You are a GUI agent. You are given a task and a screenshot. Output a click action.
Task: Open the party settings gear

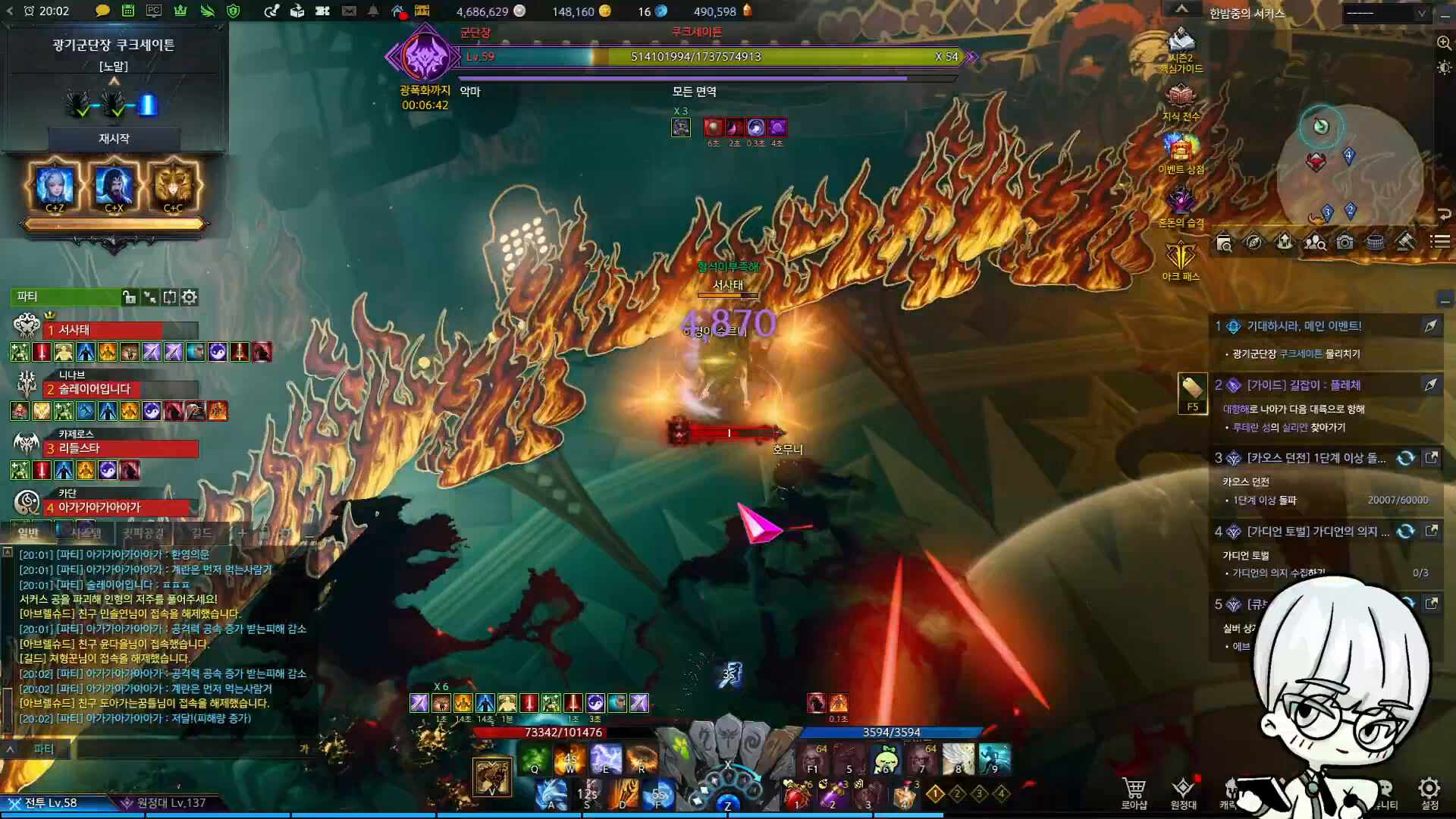click(x=190, y=297)
